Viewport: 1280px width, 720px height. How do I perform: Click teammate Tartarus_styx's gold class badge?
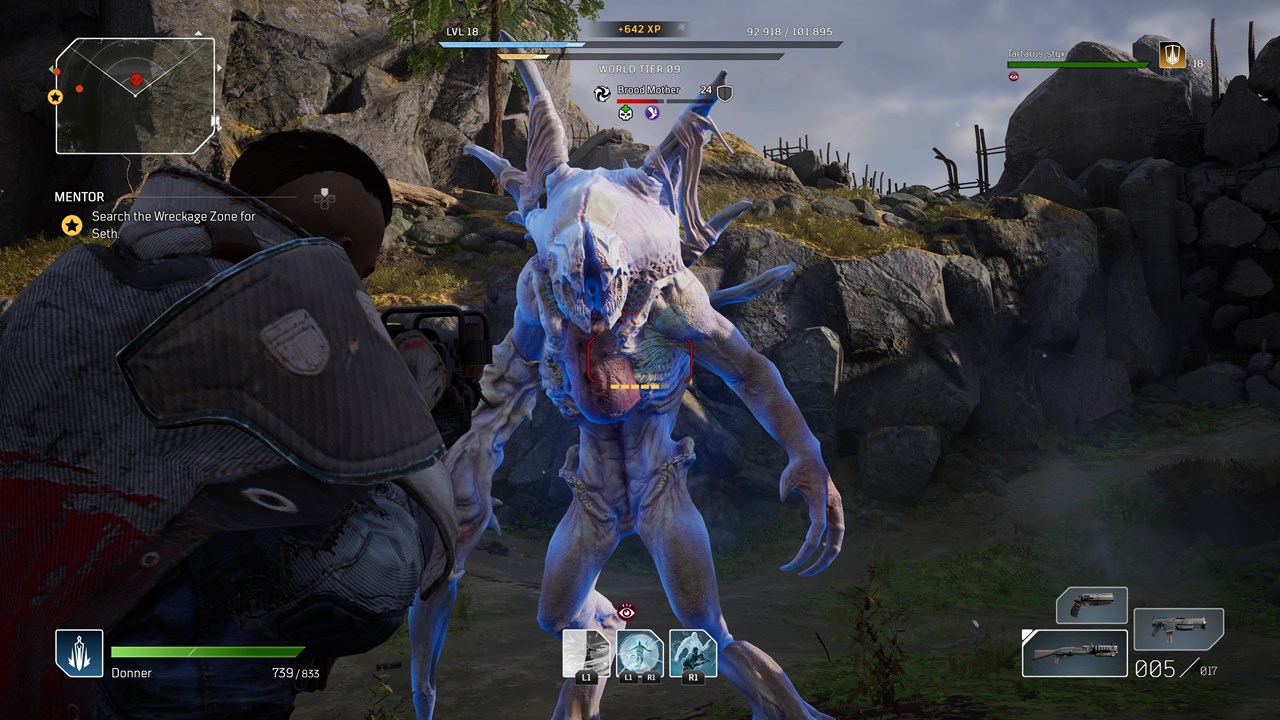tap(1172, 55)
